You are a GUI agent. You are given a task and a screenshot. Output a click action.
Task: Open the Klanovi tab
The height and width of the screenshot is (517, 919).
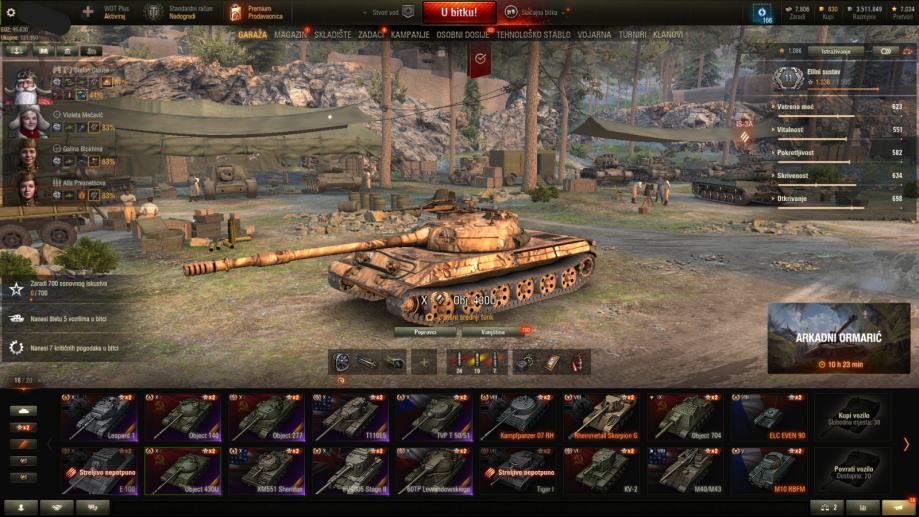tap(668, 34)
